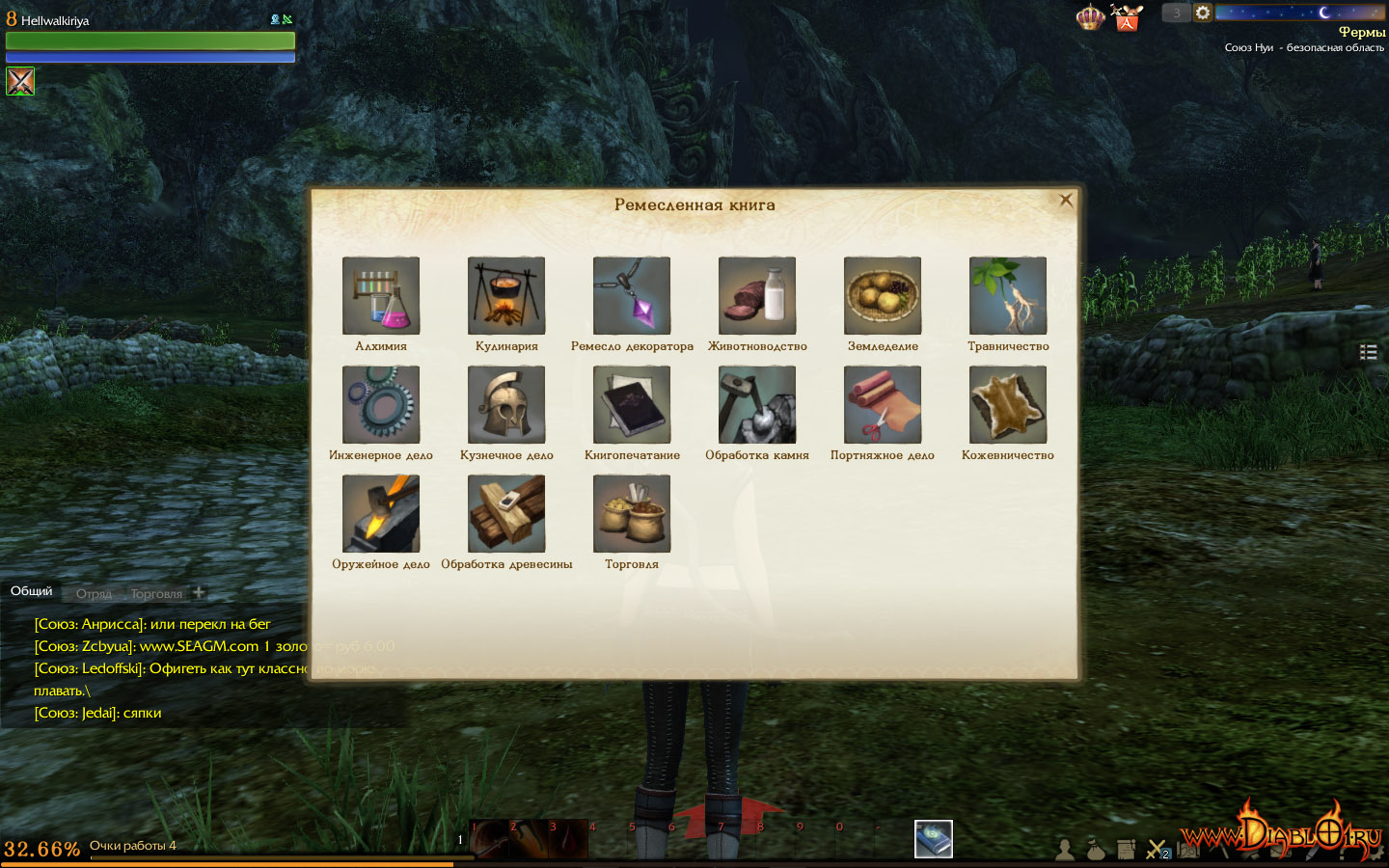
Task: Choose the Инженерное дело gear icon
Action: (381, 404)
